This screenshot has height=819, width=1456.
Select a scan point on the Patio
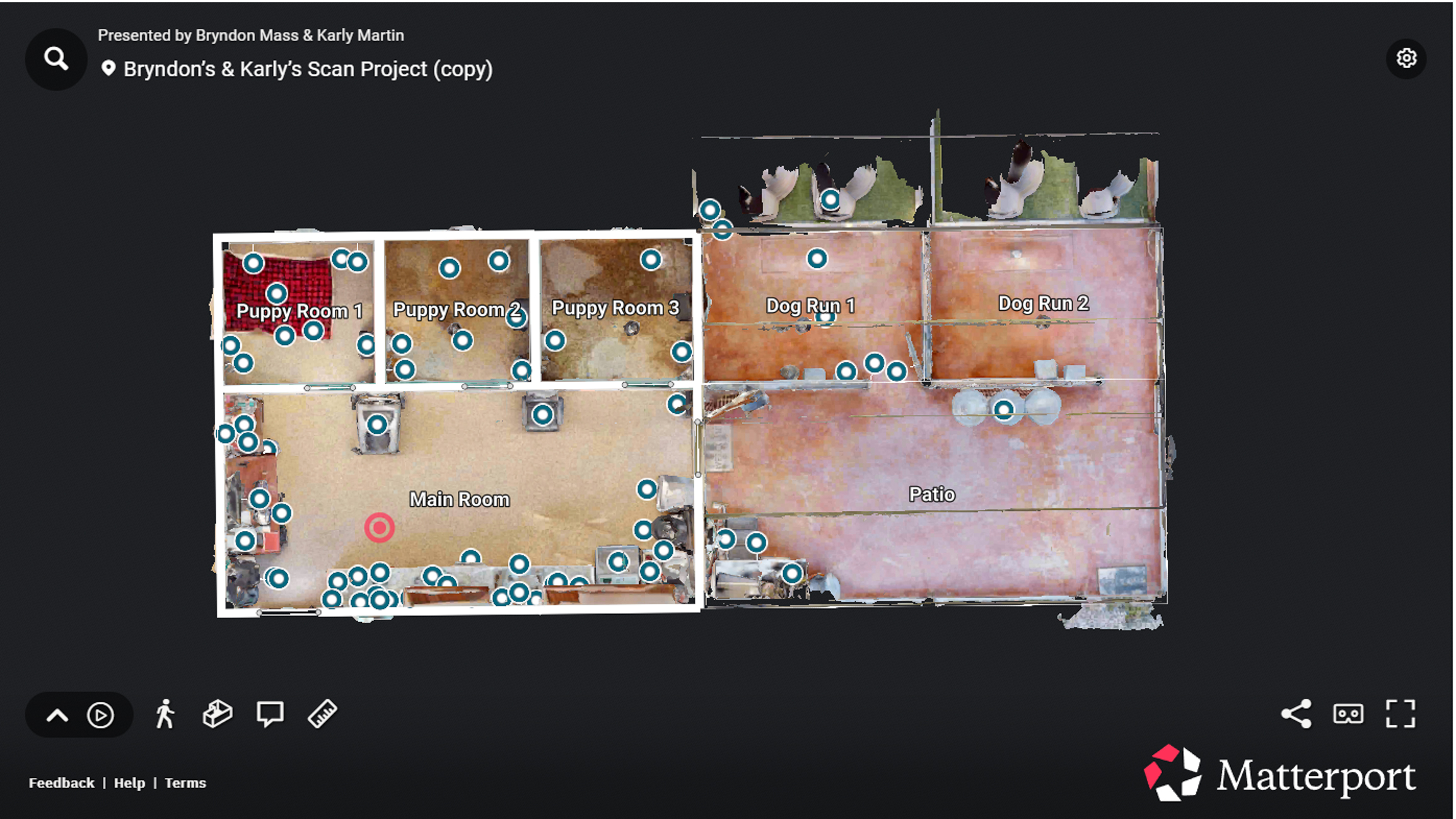tap(1003, 410)
